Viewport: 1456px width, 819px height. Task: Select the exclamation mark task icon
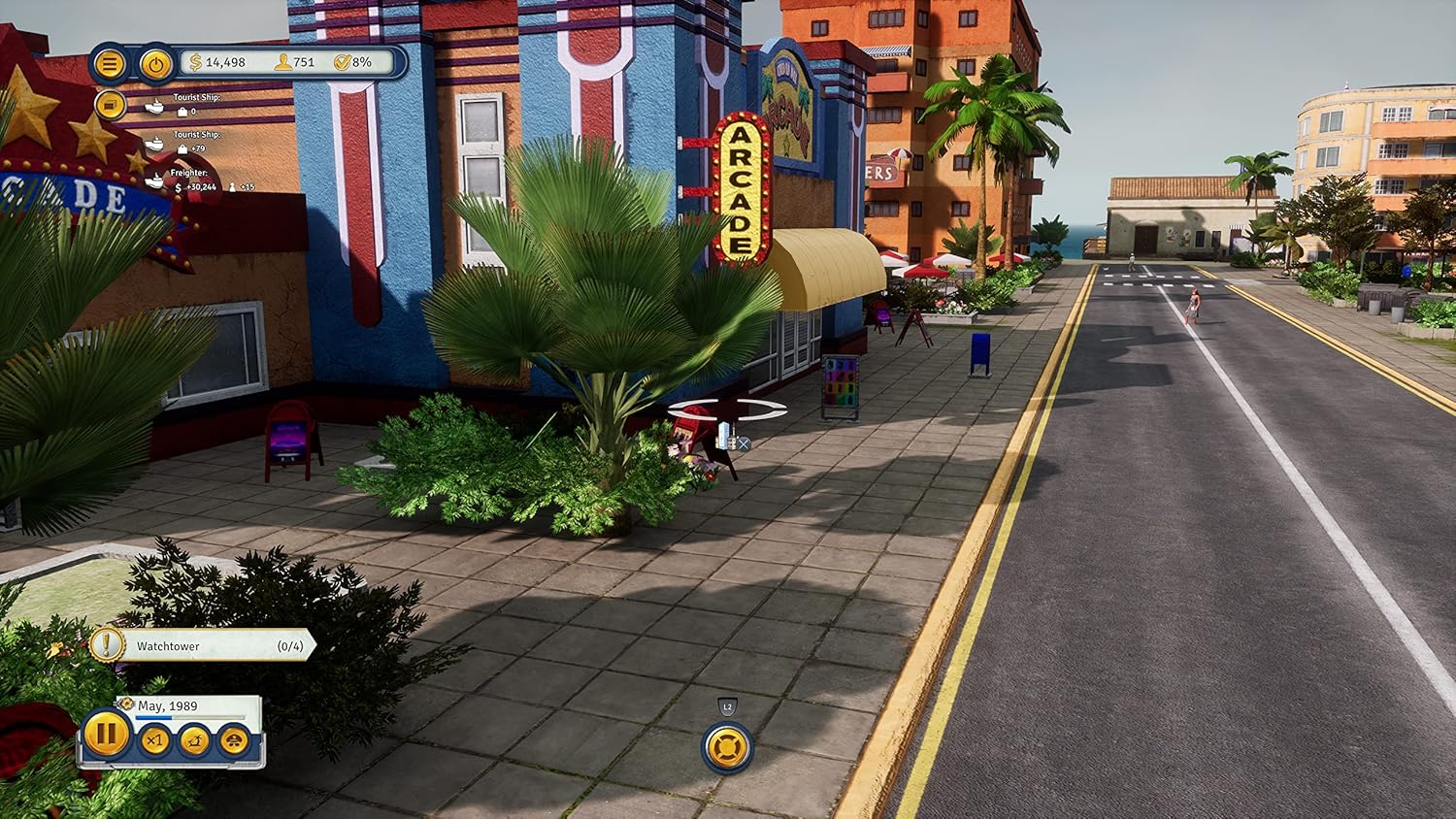[x=108, y=644]
